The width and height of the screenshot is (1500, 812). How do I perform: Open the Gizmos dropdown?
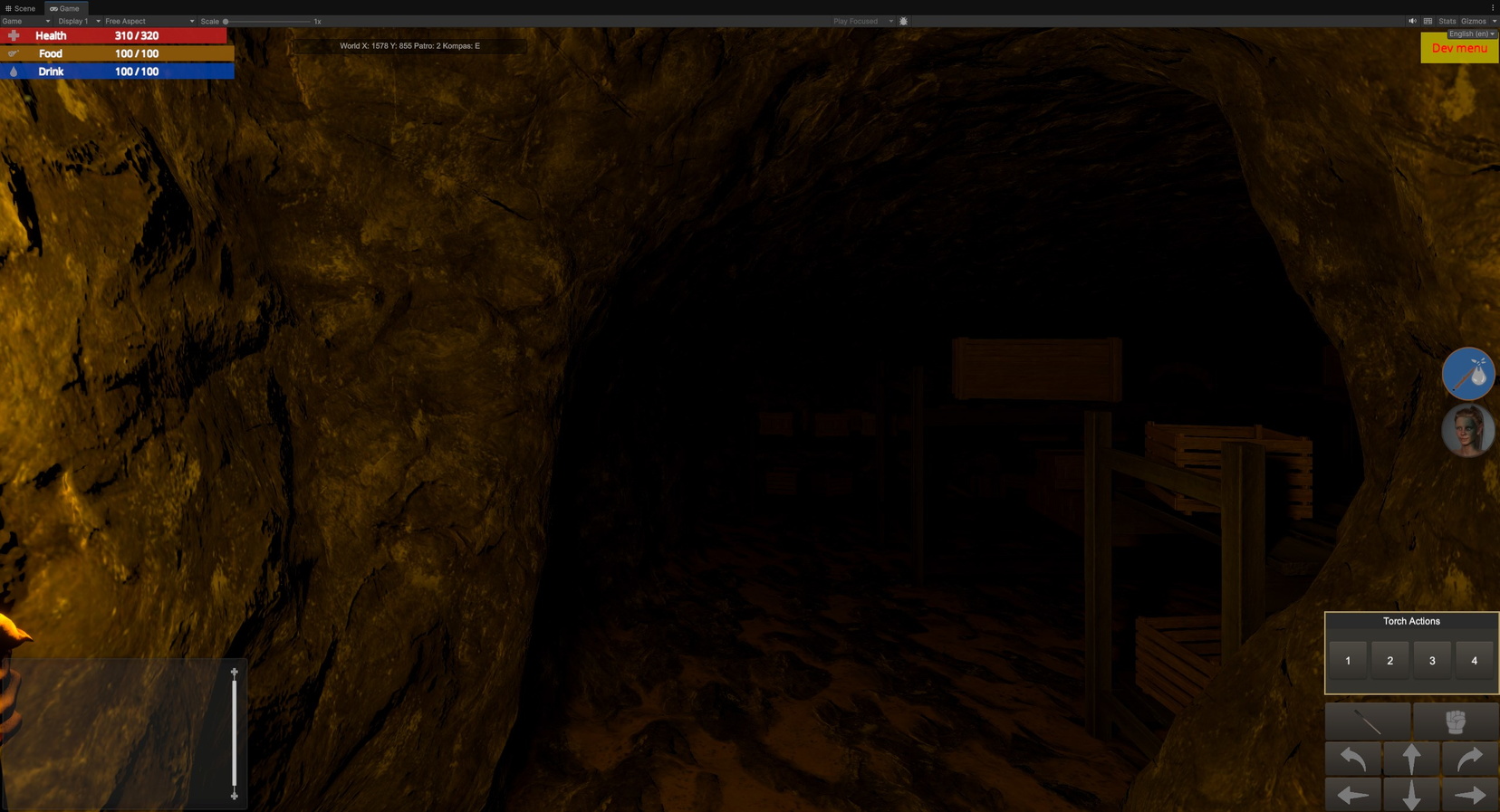coord(1475,20)
